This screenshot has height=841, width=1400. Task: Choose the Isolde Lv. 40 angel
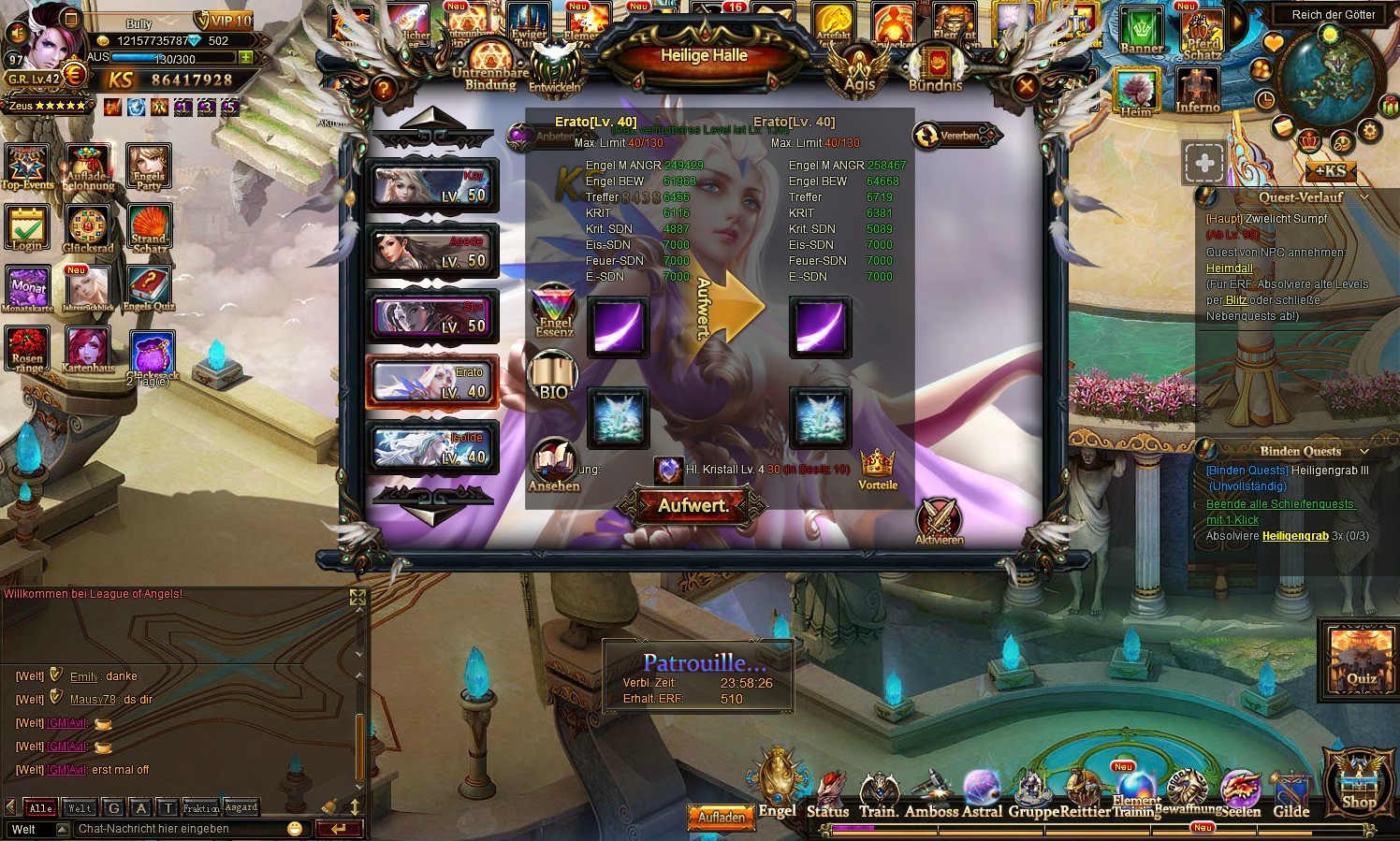coord(432,446)
